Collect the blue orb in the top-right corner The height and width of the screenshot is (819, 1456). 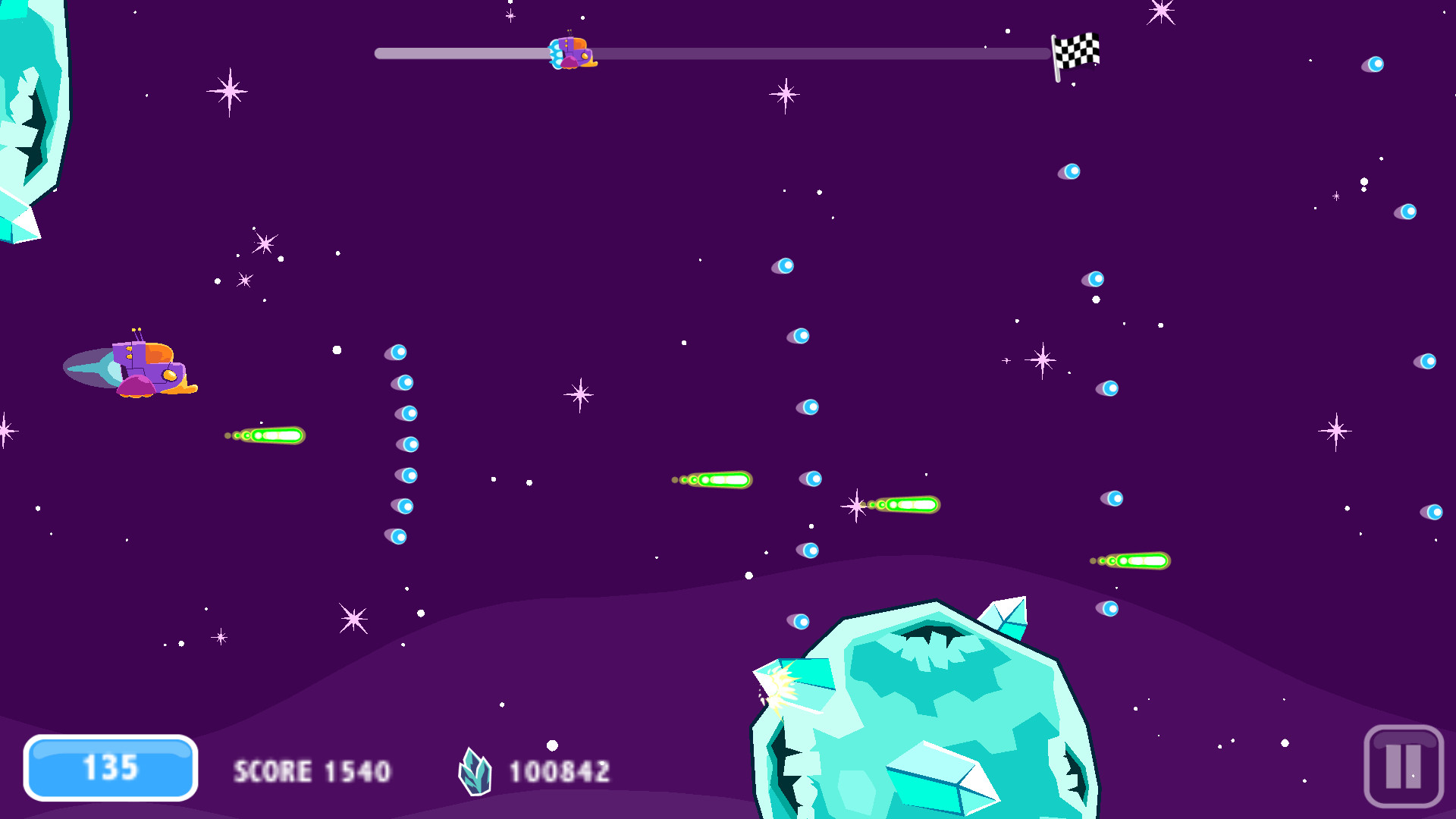[x=1374, y=63]
